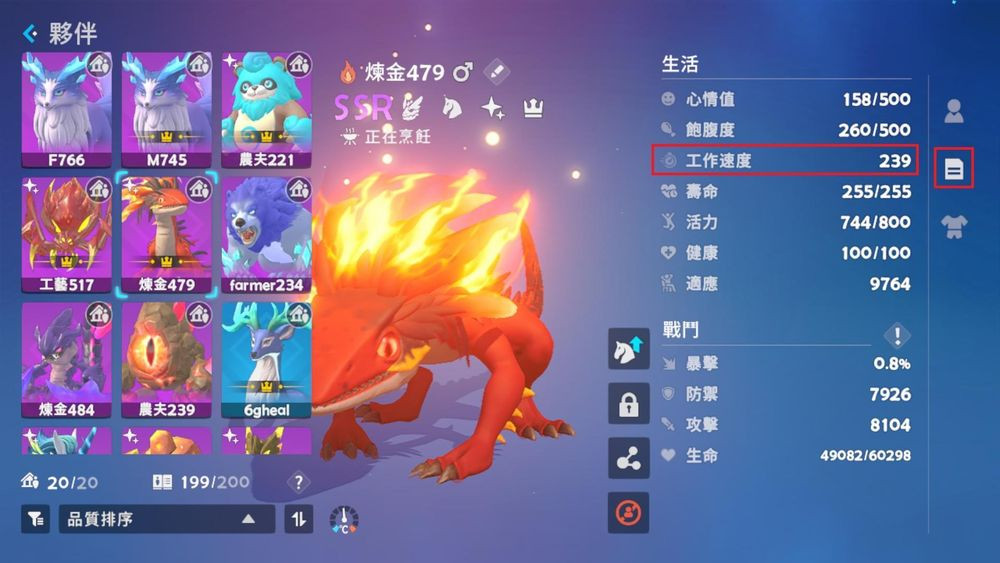The image size is (1000, 563).
Task: Switch to the clothing shirt tab
Action: coord(954,227)
